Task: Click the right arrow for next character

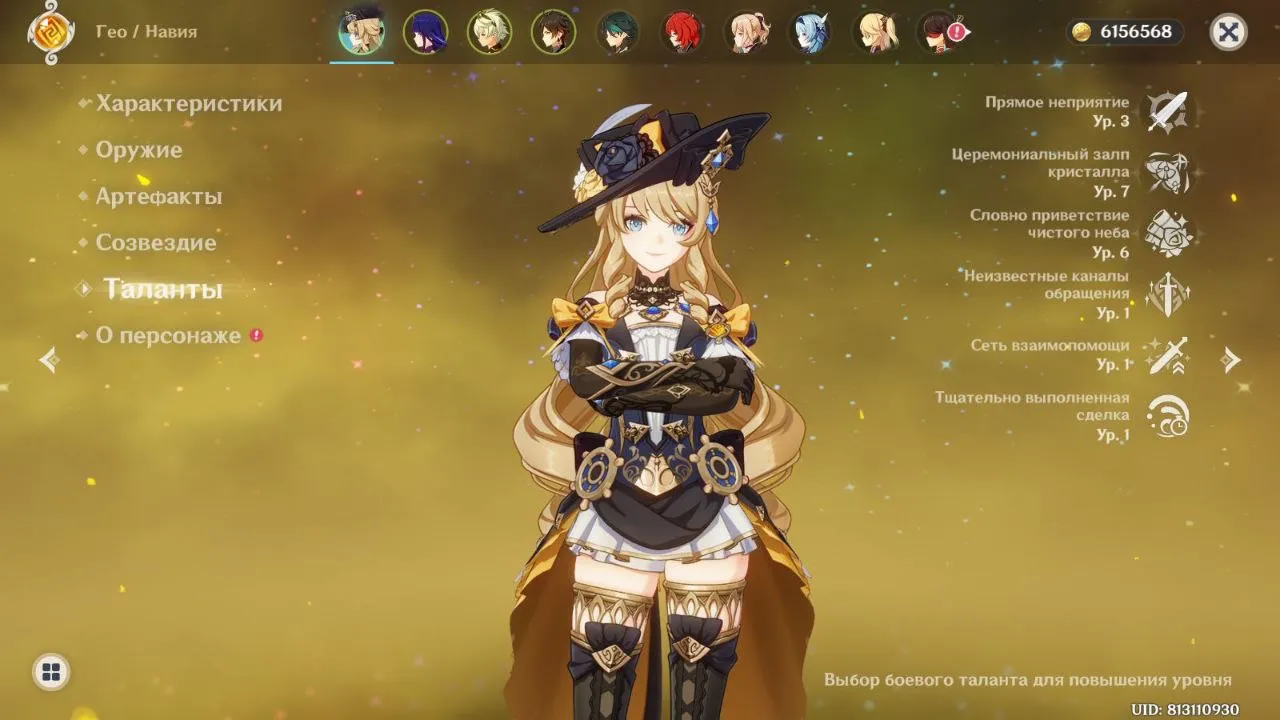Action: [x=1232, y=360]
